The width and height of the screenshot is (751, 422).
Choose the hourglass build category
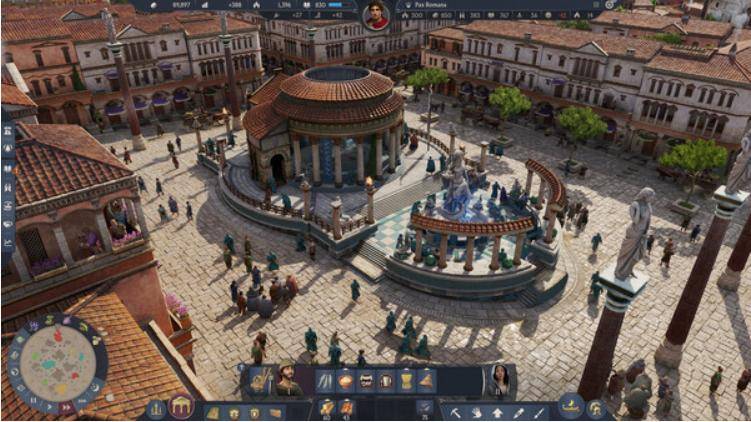(406, 381)
